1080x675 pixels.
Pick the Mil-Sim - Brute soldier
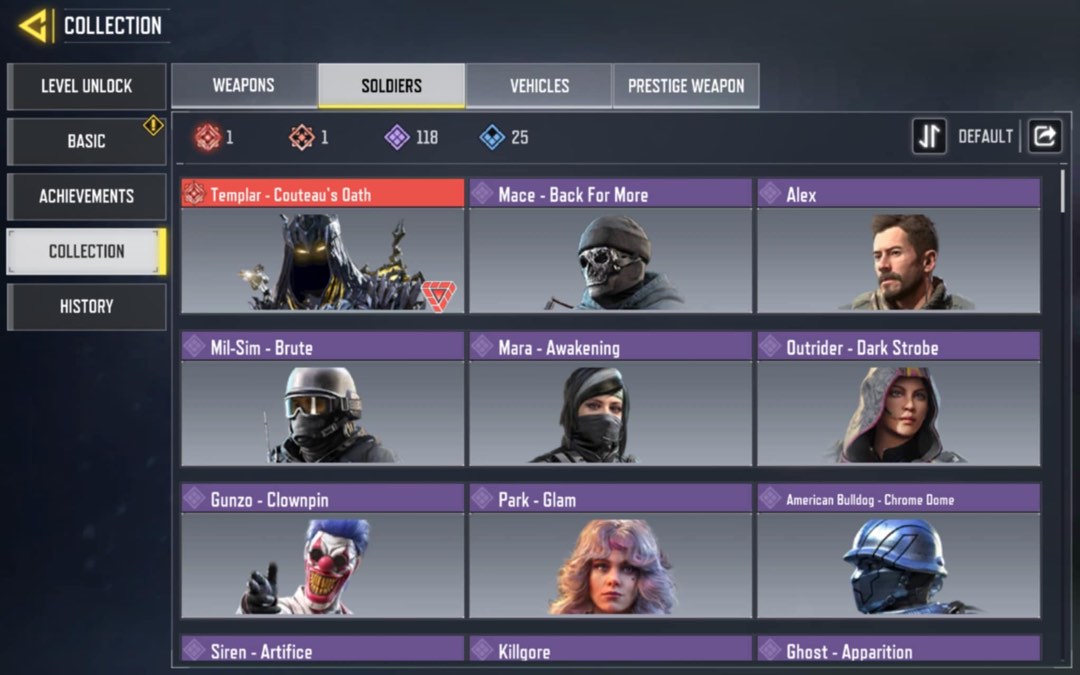click(322, 399)
